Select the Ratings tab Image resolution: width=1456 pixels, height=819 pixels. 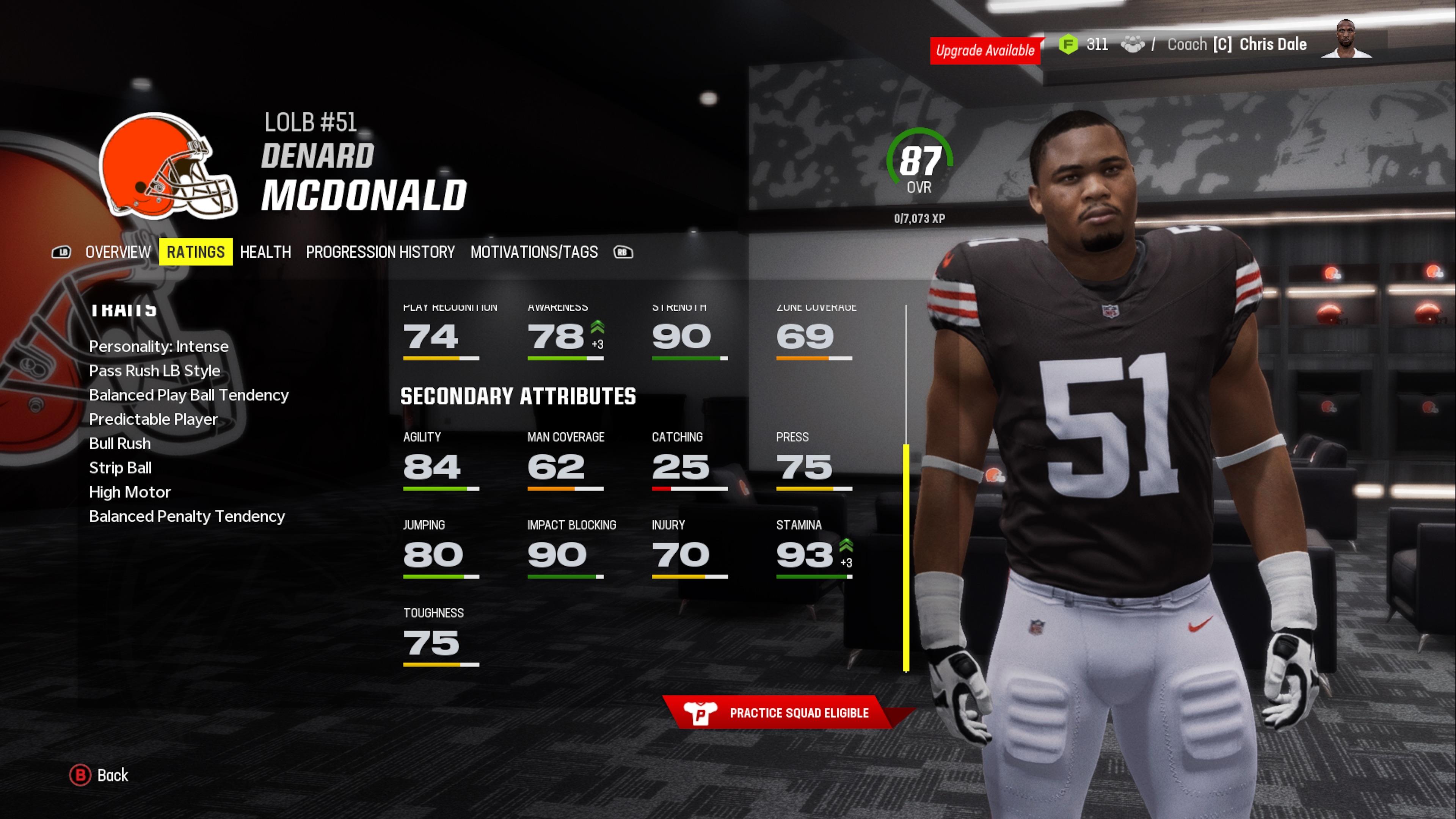point(196,252)
